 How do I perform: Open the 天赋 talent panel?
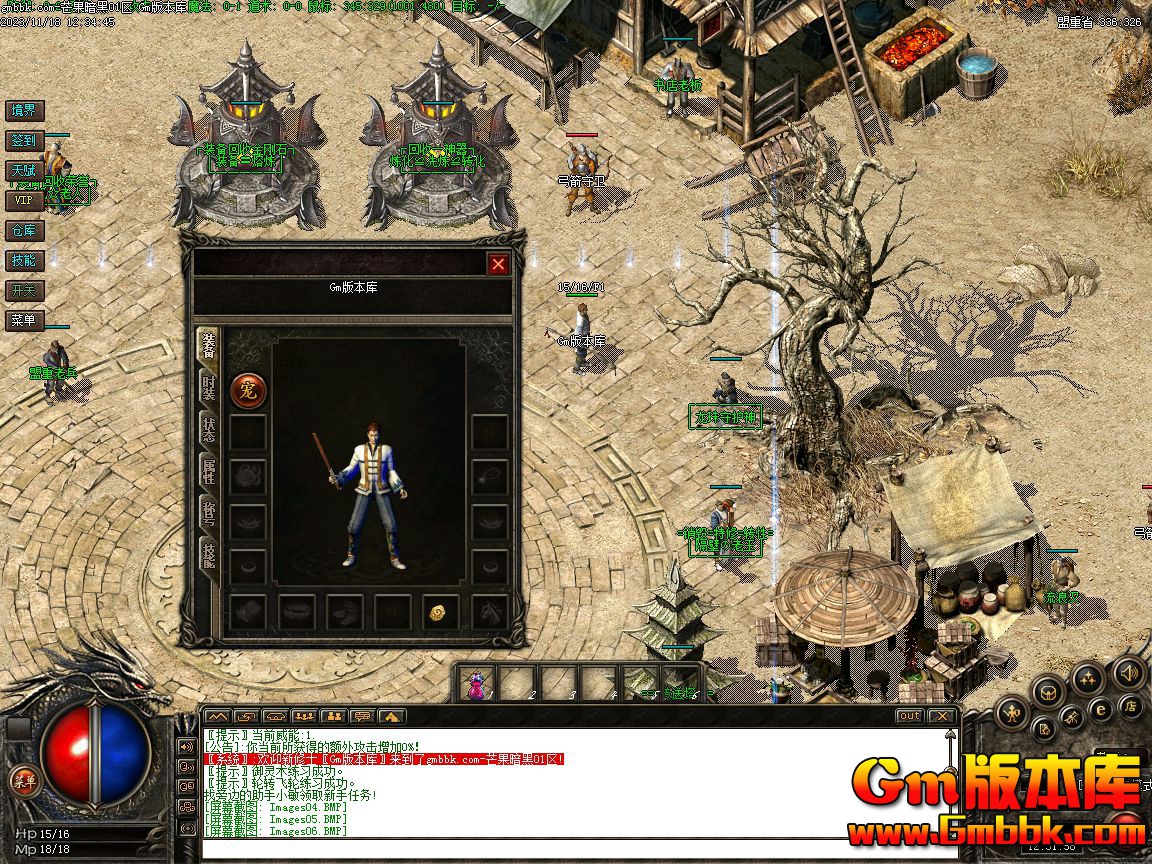tap(23, 171)
